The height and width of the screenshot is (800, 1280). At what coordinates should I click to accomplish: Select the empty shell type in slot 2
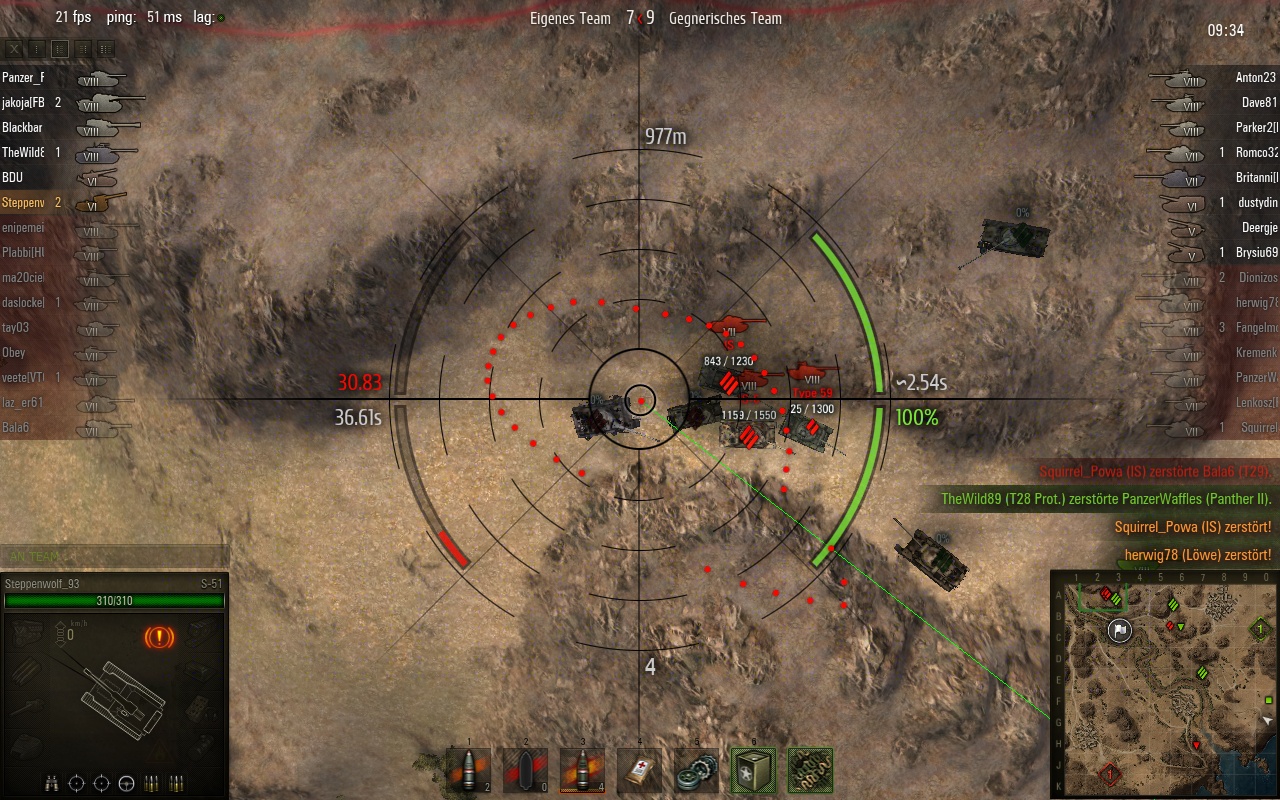point(525,771)
